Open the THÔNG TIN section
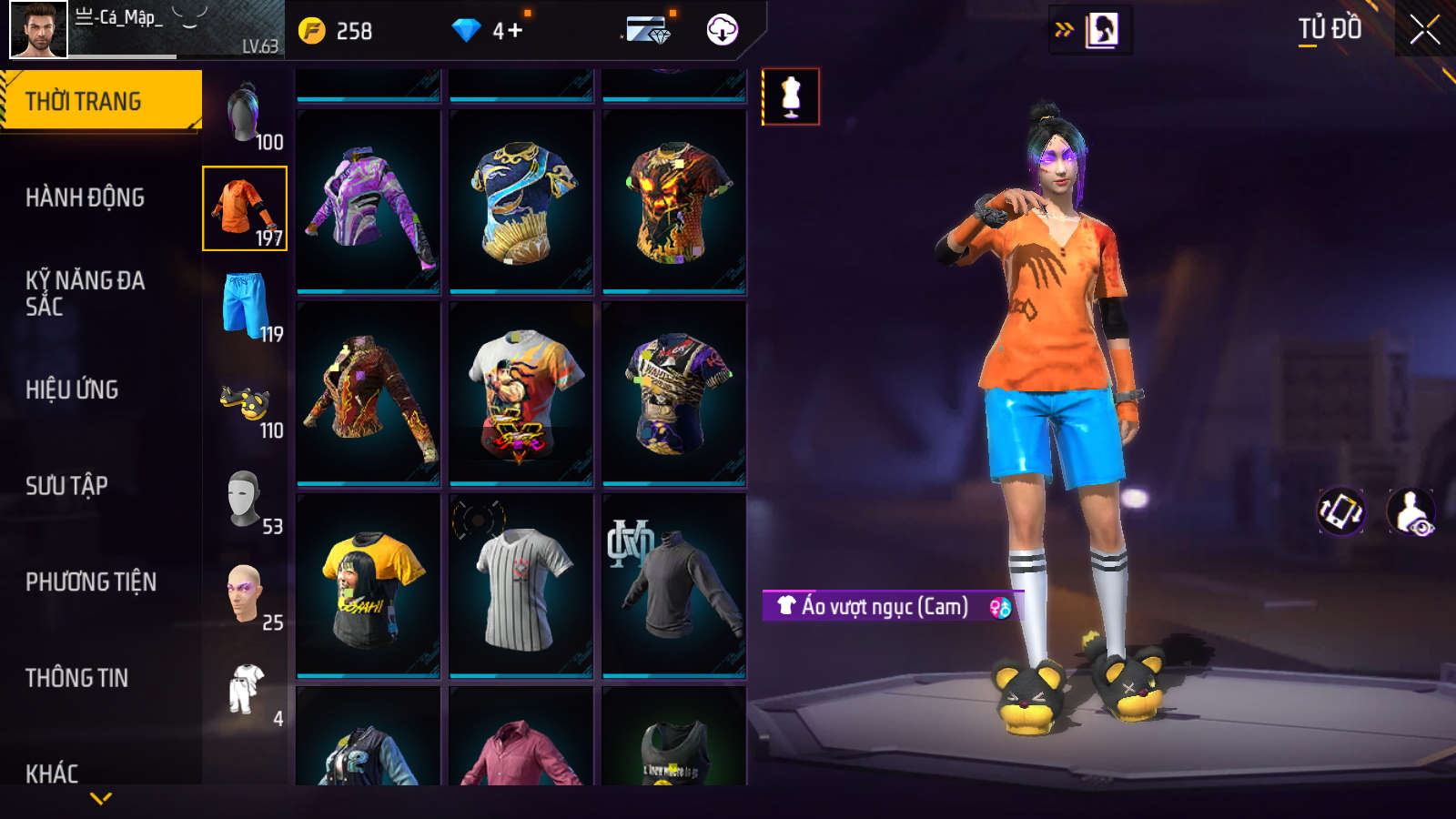This screenshot has width=1456, height=819. pos(76,678)
